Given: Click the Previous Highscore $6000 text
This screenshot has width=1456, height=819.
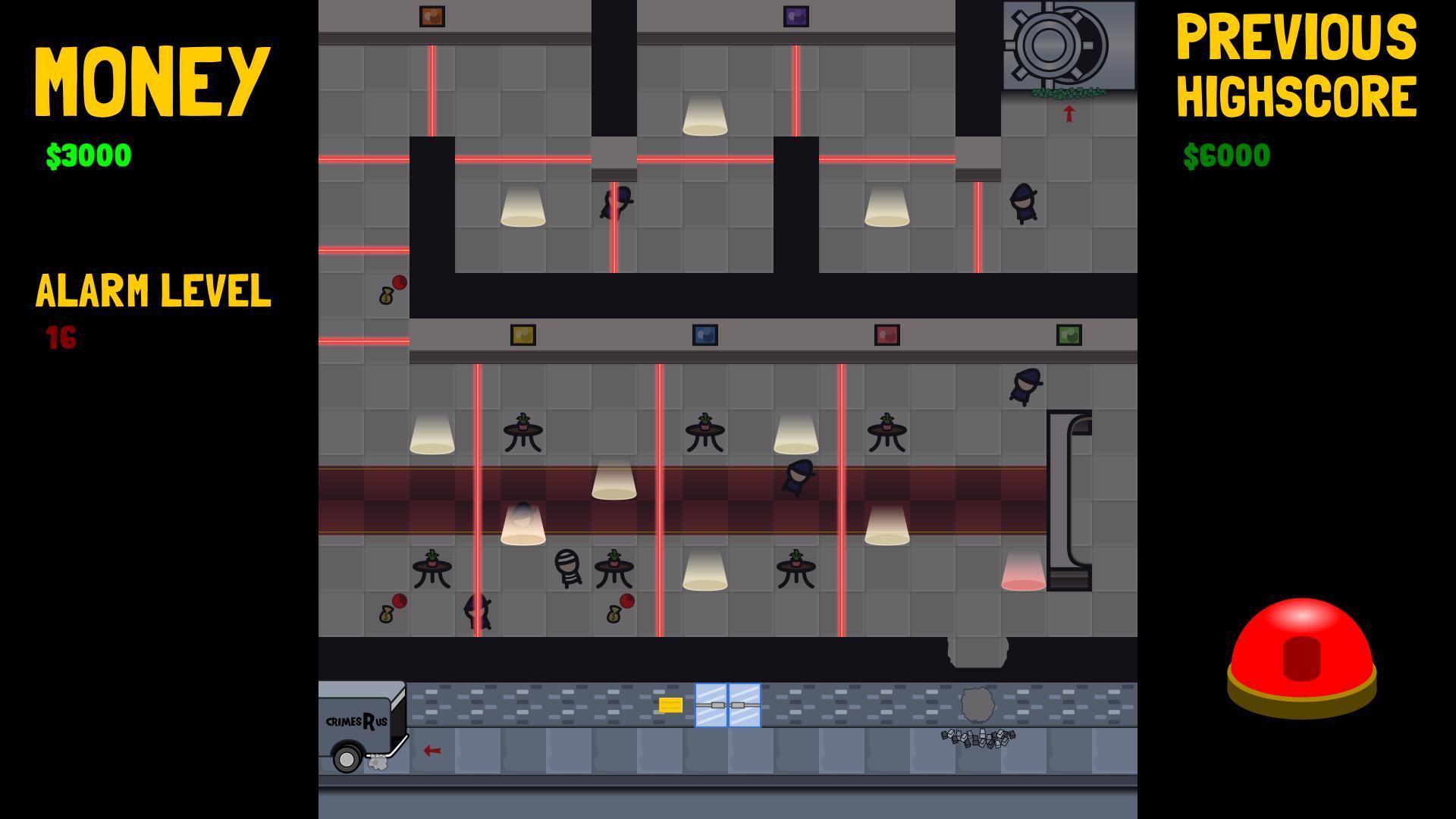Looking at the screenshot, I should [1227, 155].
